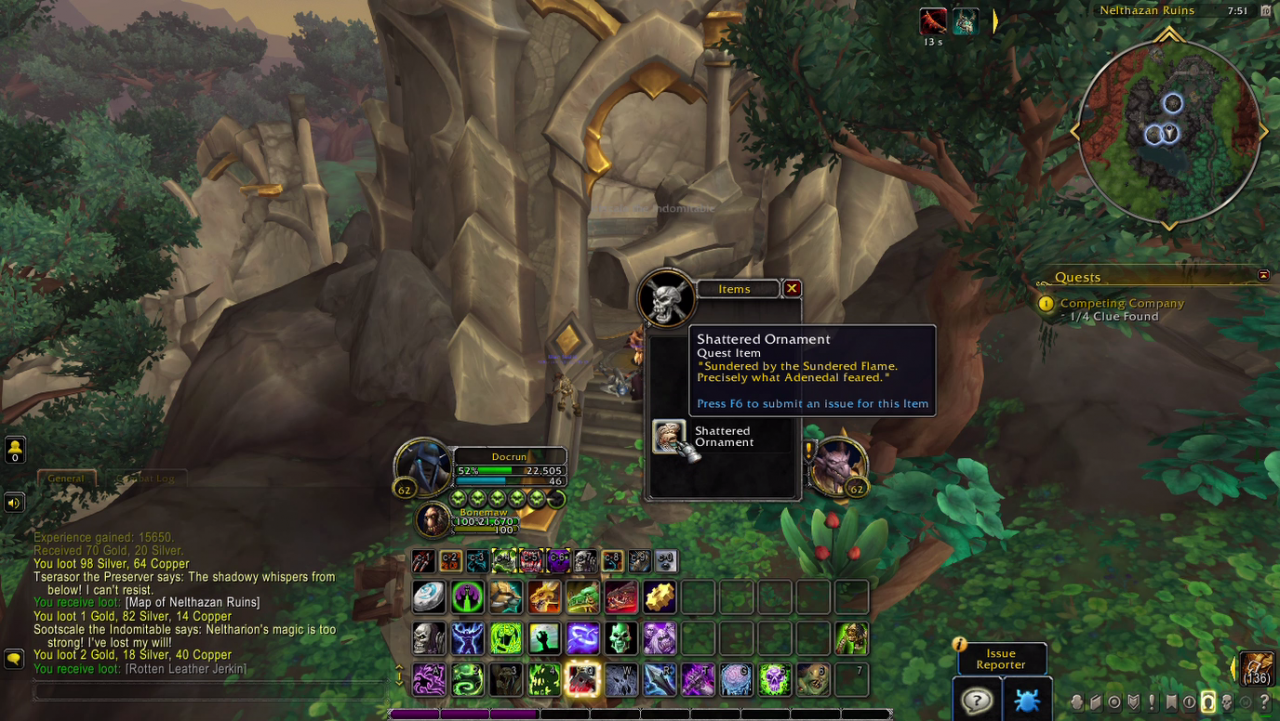Click the blue bug report button

[1027, 699]
